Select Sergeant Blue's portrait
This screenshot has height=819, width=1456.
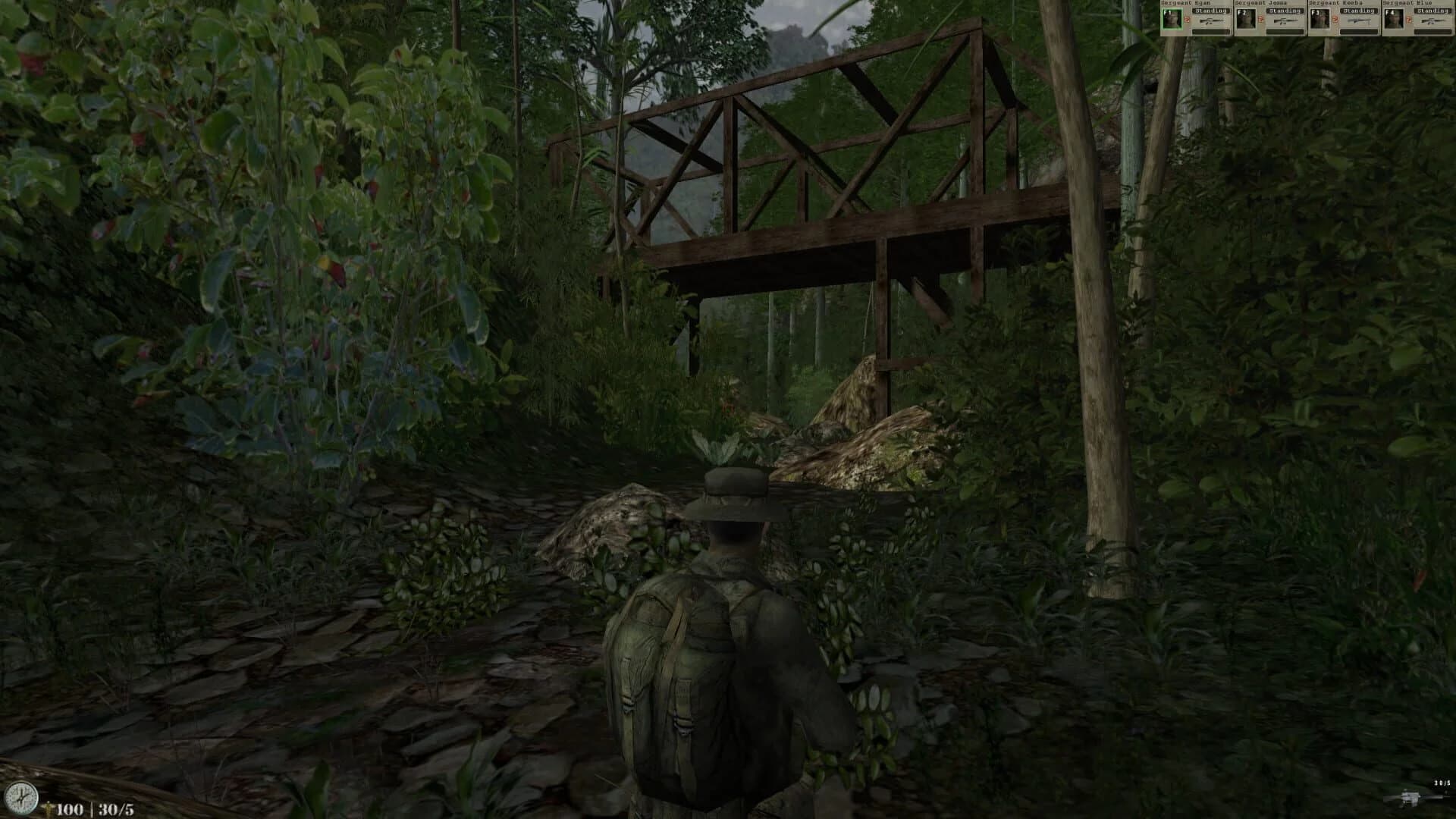click(x=1394, y=18)
